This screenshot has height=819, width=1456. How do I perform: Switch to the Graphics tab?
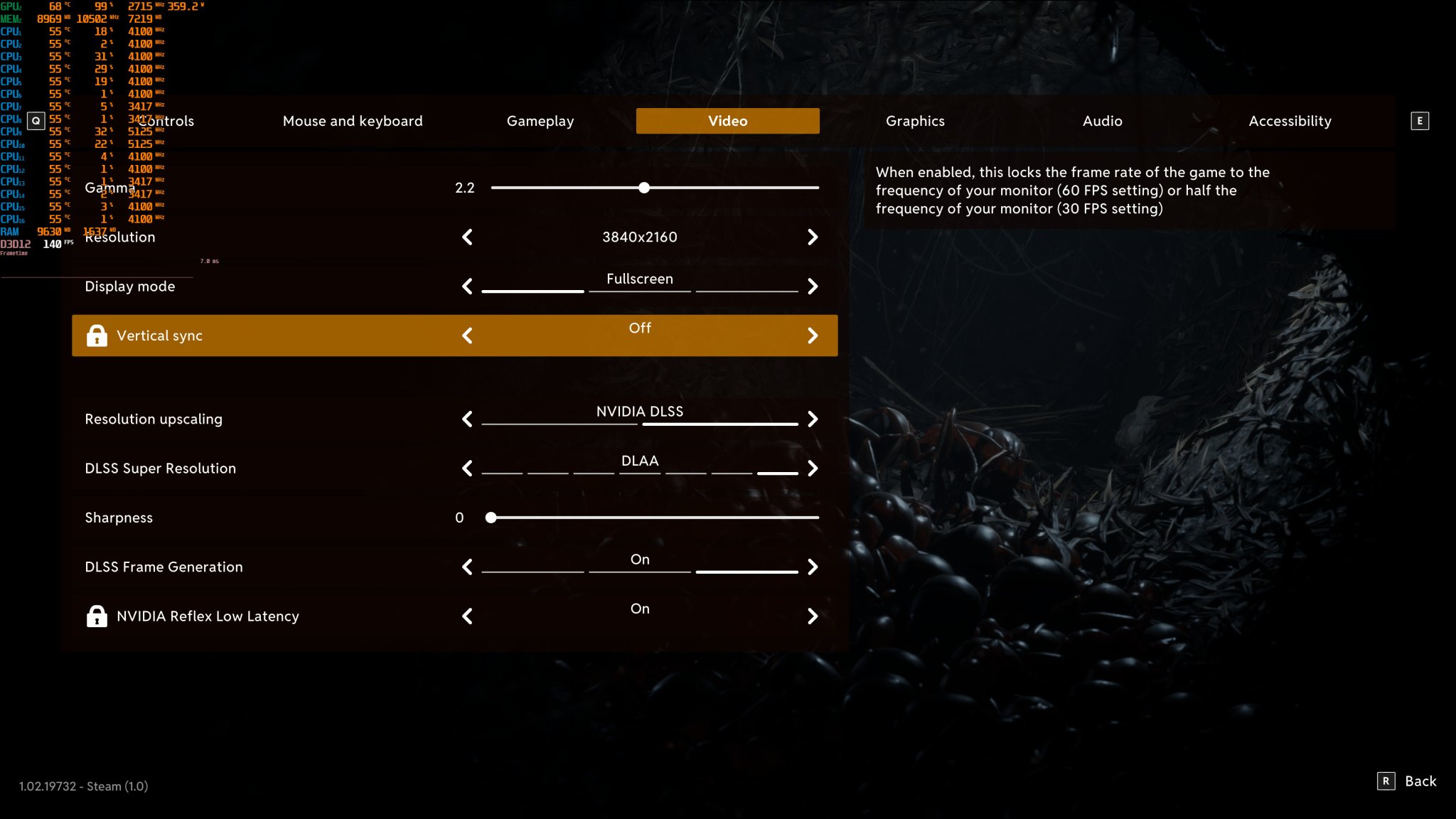[915, 121]
